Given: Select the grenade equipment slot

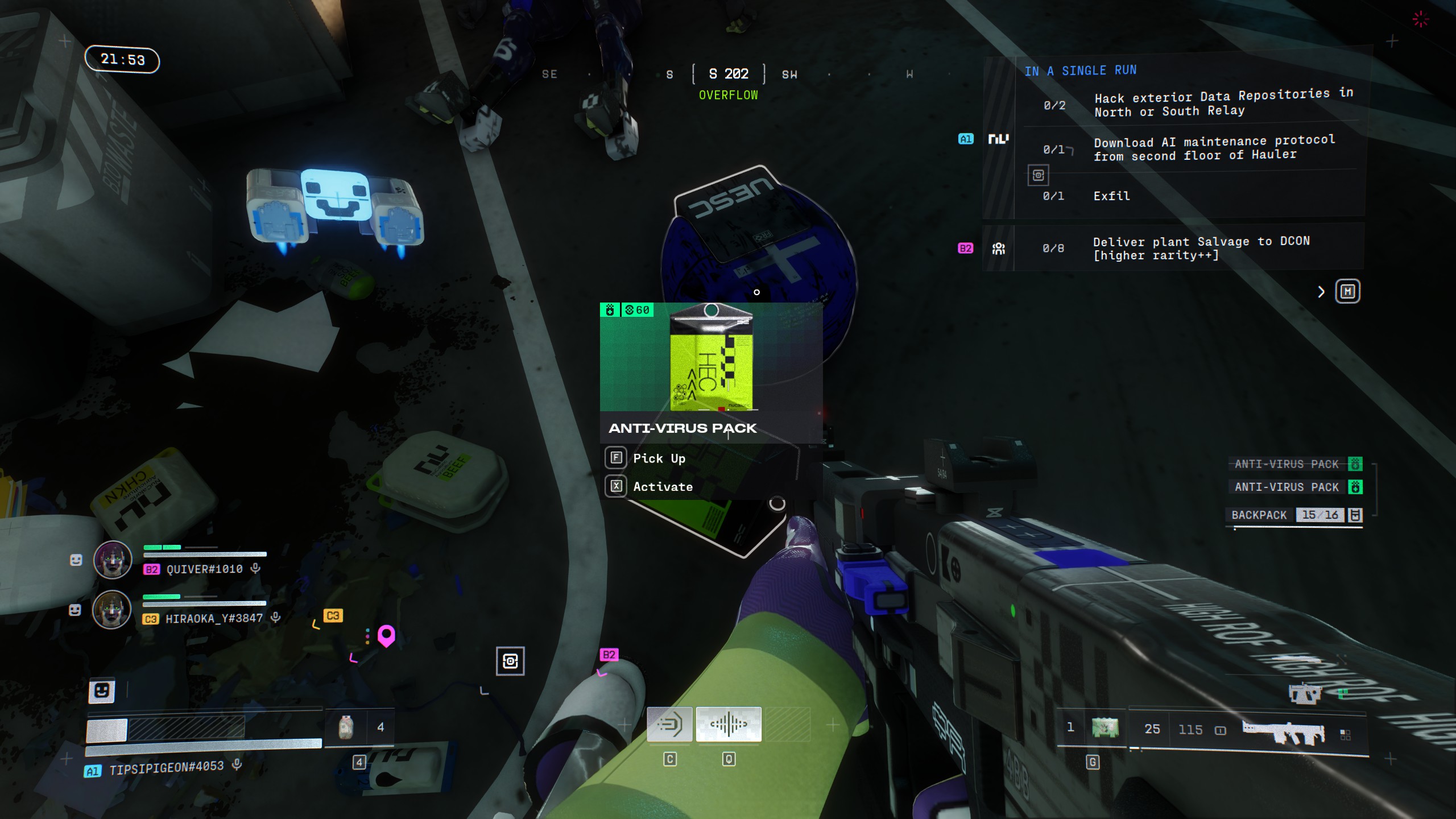Looking at the screenshot, I should [x=1105, y=727].
